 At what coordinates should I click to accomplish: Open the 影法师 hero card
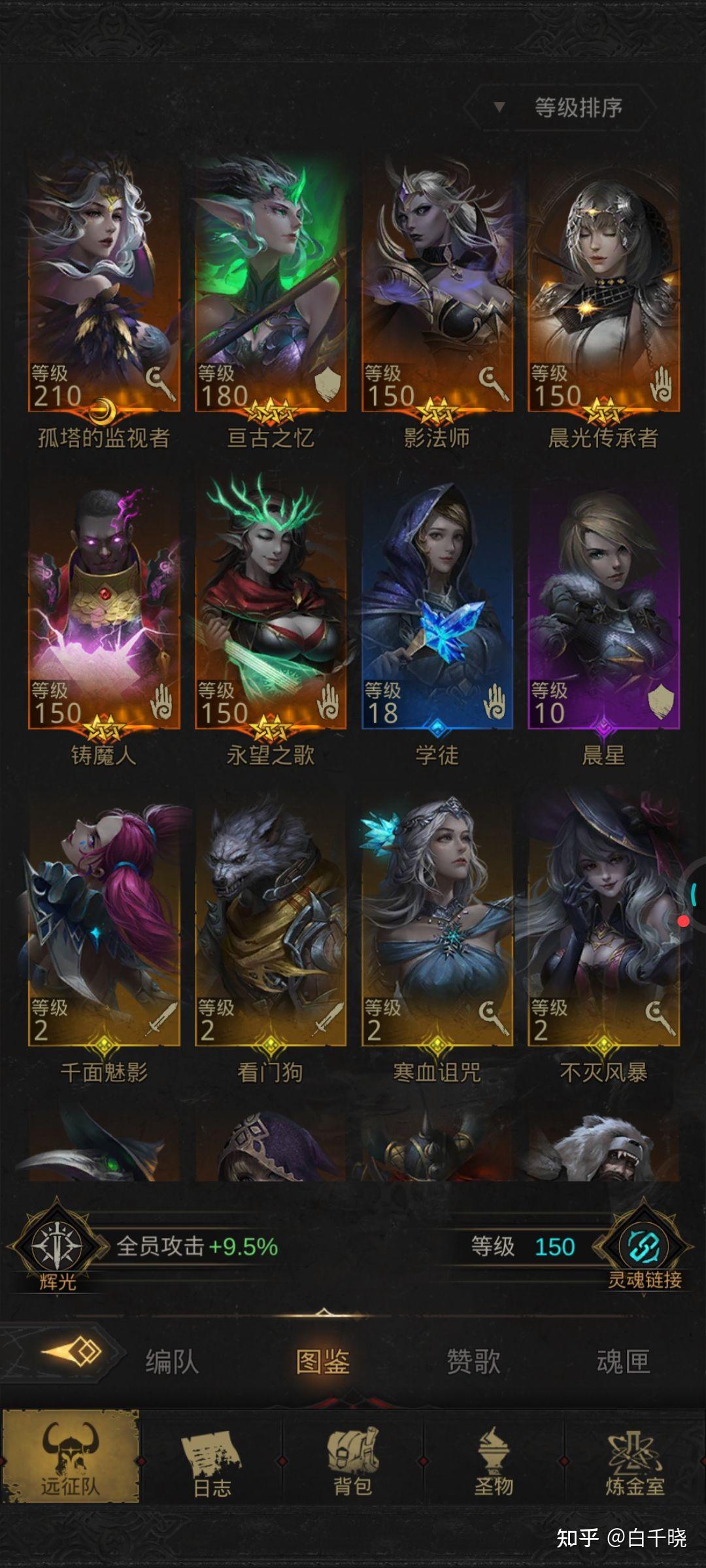pos(437,287)
